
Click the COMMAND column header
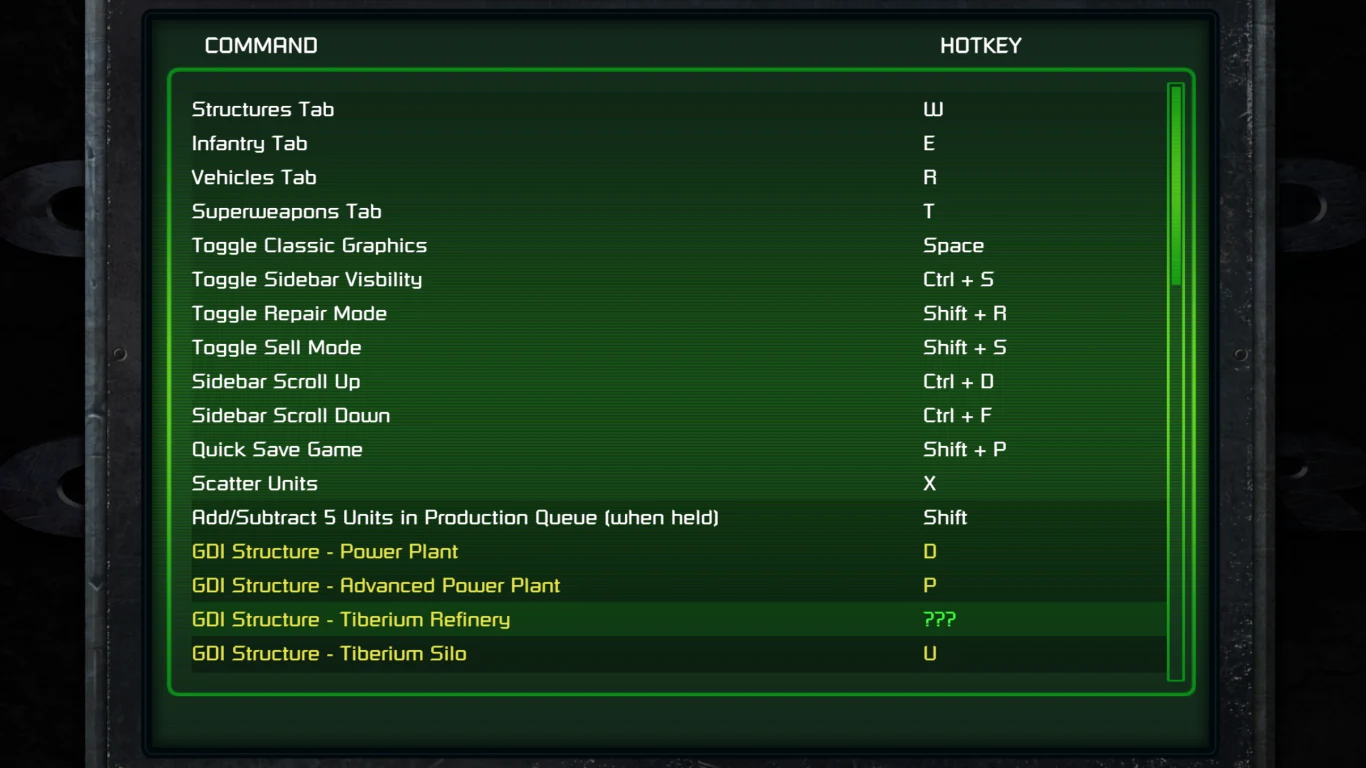click(261, 45)
